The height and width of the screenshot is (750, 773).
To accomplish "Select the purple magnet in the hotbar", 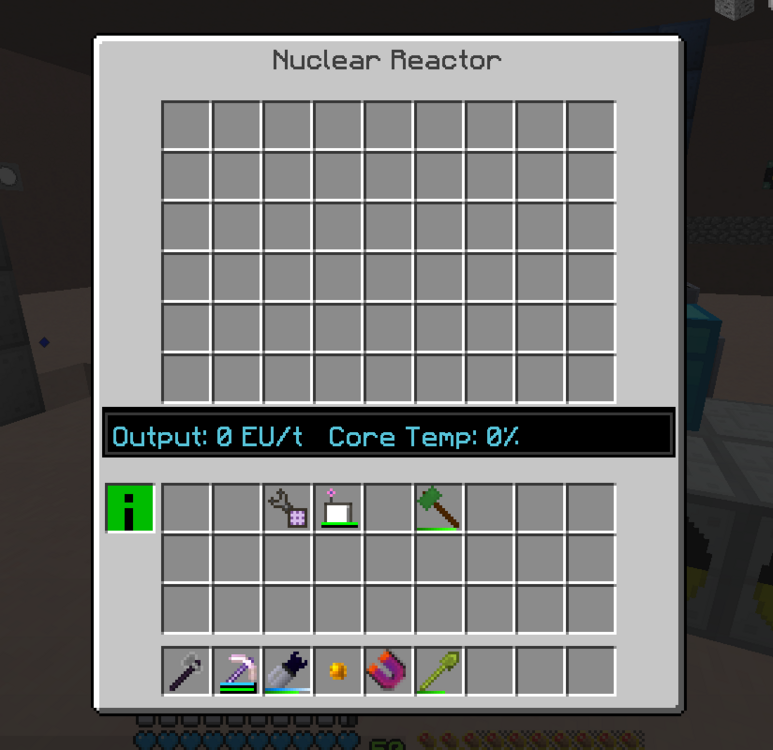I will click(x=389, y=671).
